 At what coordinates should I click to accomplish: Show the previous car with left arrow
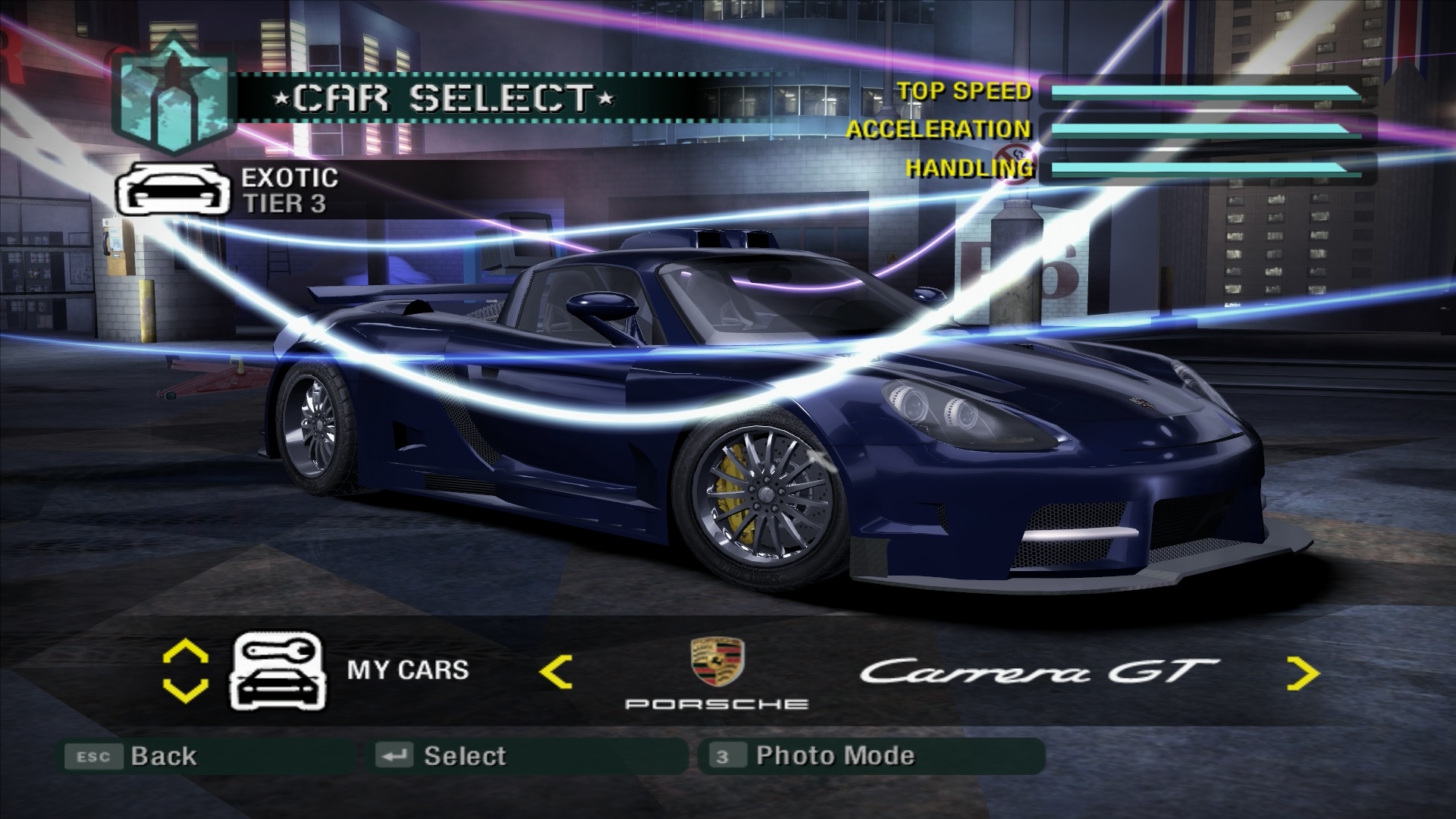tap(556, 672)
